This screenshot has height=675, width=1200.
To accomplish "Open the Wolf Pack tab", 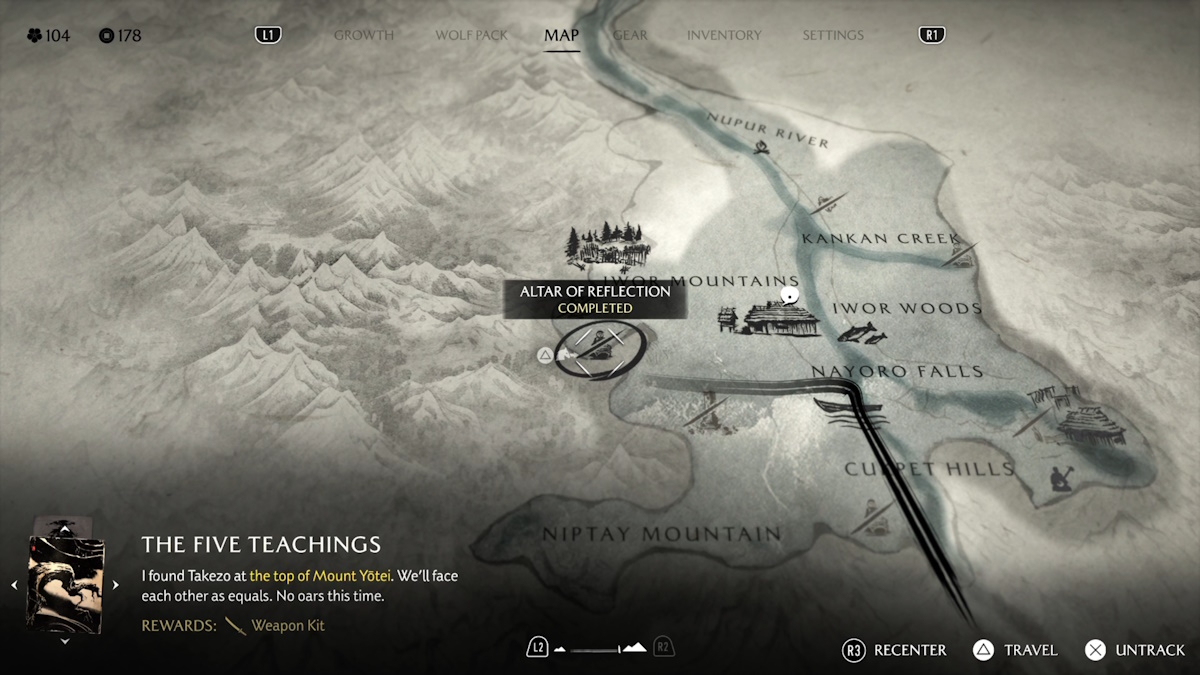I will 471,35.
